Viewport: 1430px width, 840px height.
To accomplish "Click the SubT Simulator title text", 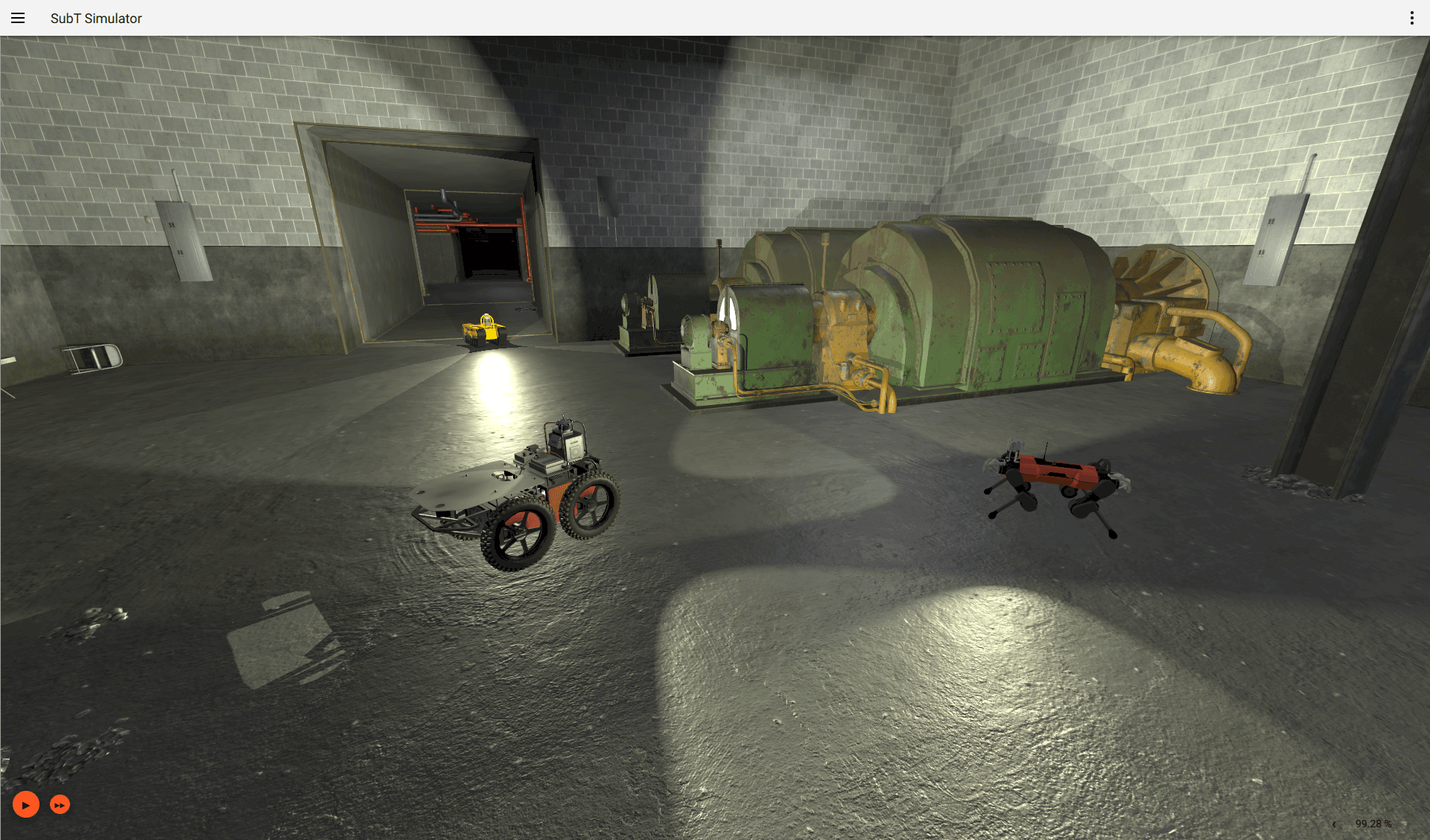I will [95, 18].
